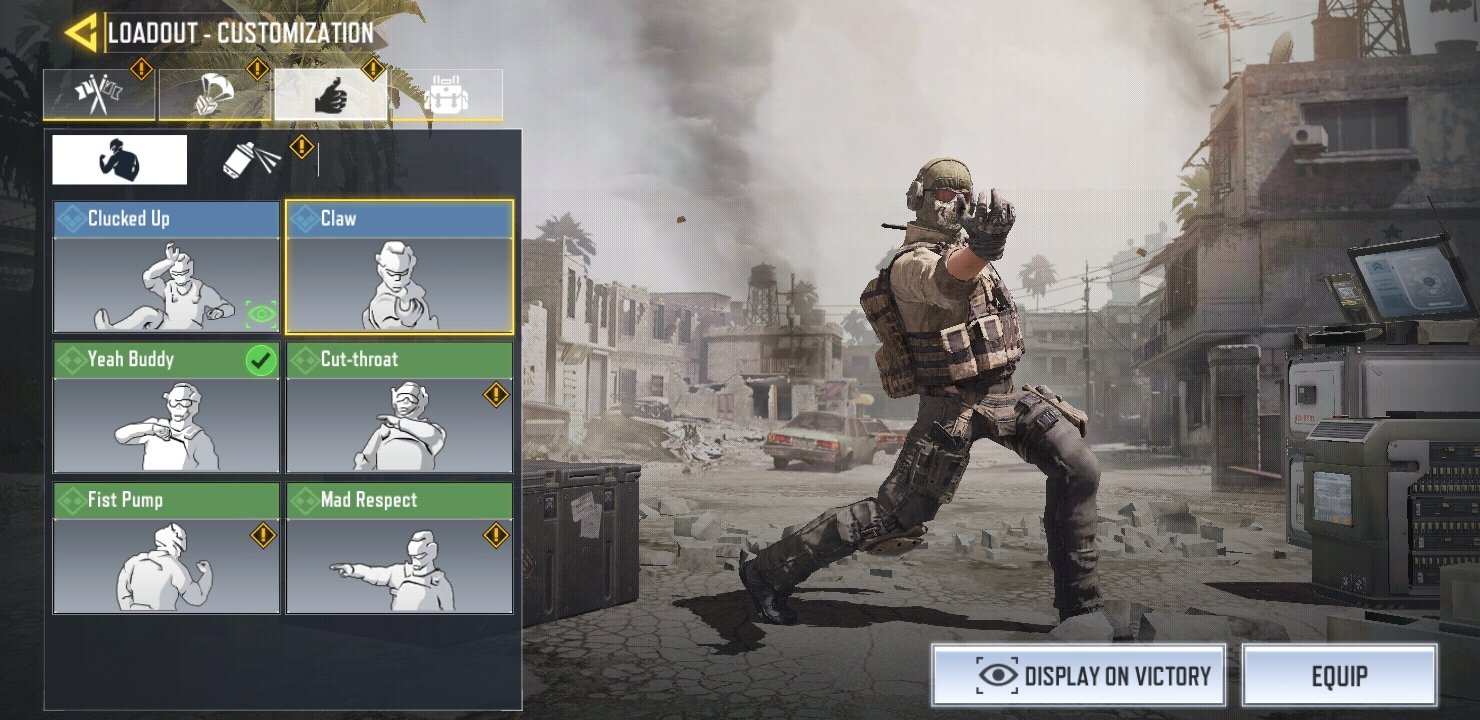Open the first calling card tab
The height and width of the screenshot is (720, 1480).
(x=98, y=95)
